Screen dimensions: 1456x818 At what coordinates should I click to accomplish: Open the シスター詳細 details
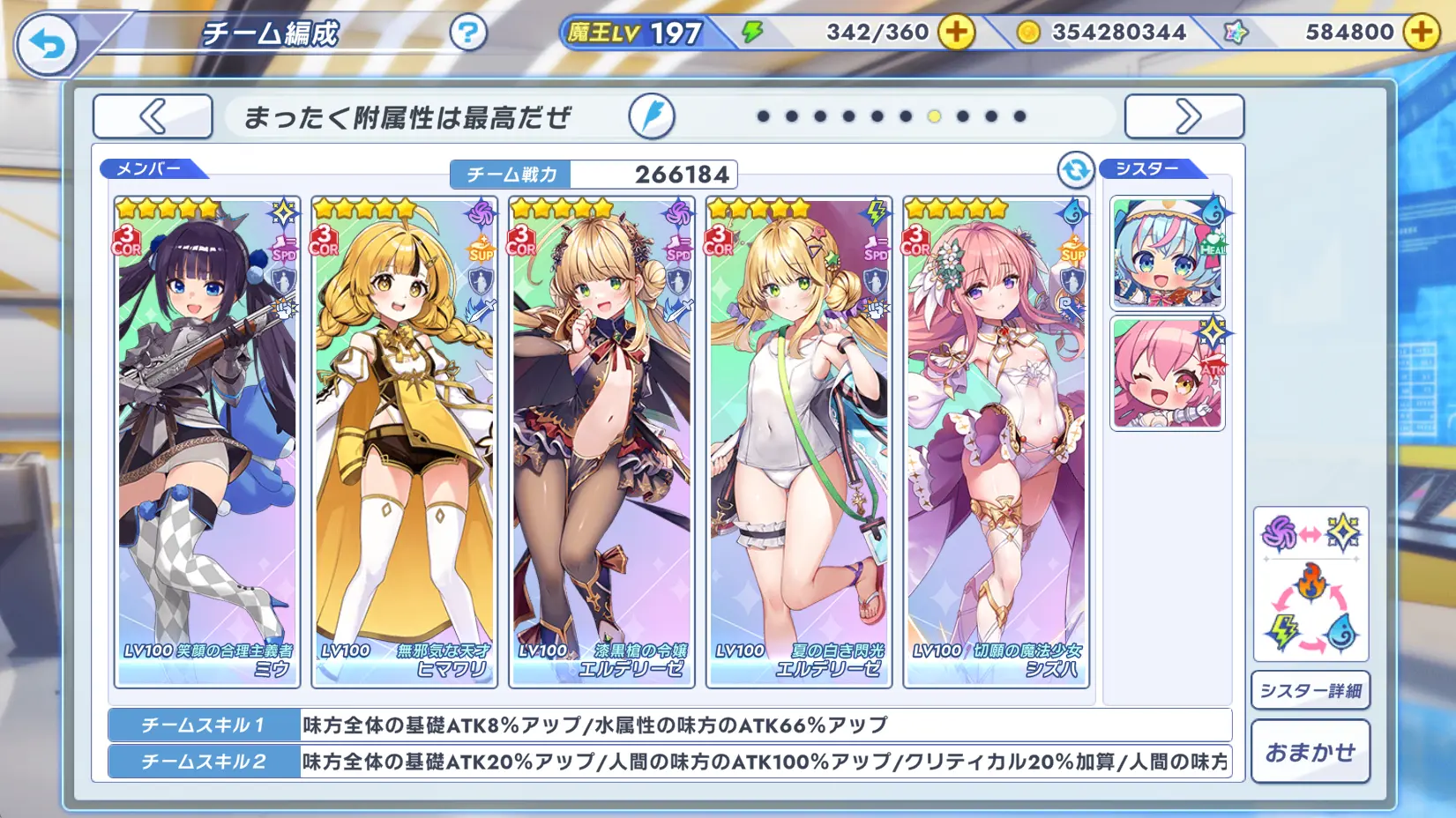[1310, 690]
